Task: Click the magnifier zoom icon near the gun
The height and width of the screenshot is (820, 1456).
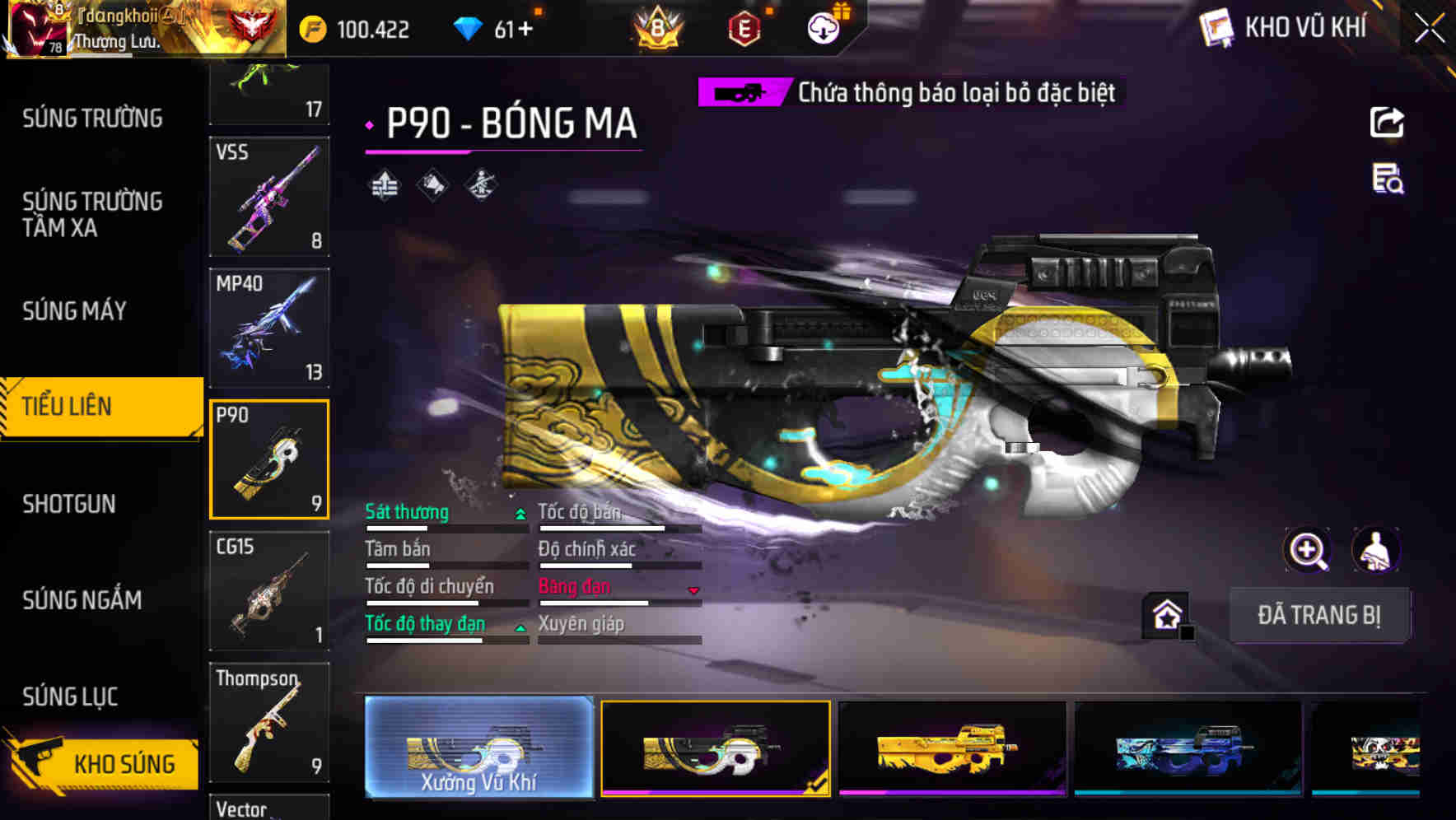Action: (x=1308, y=550)
